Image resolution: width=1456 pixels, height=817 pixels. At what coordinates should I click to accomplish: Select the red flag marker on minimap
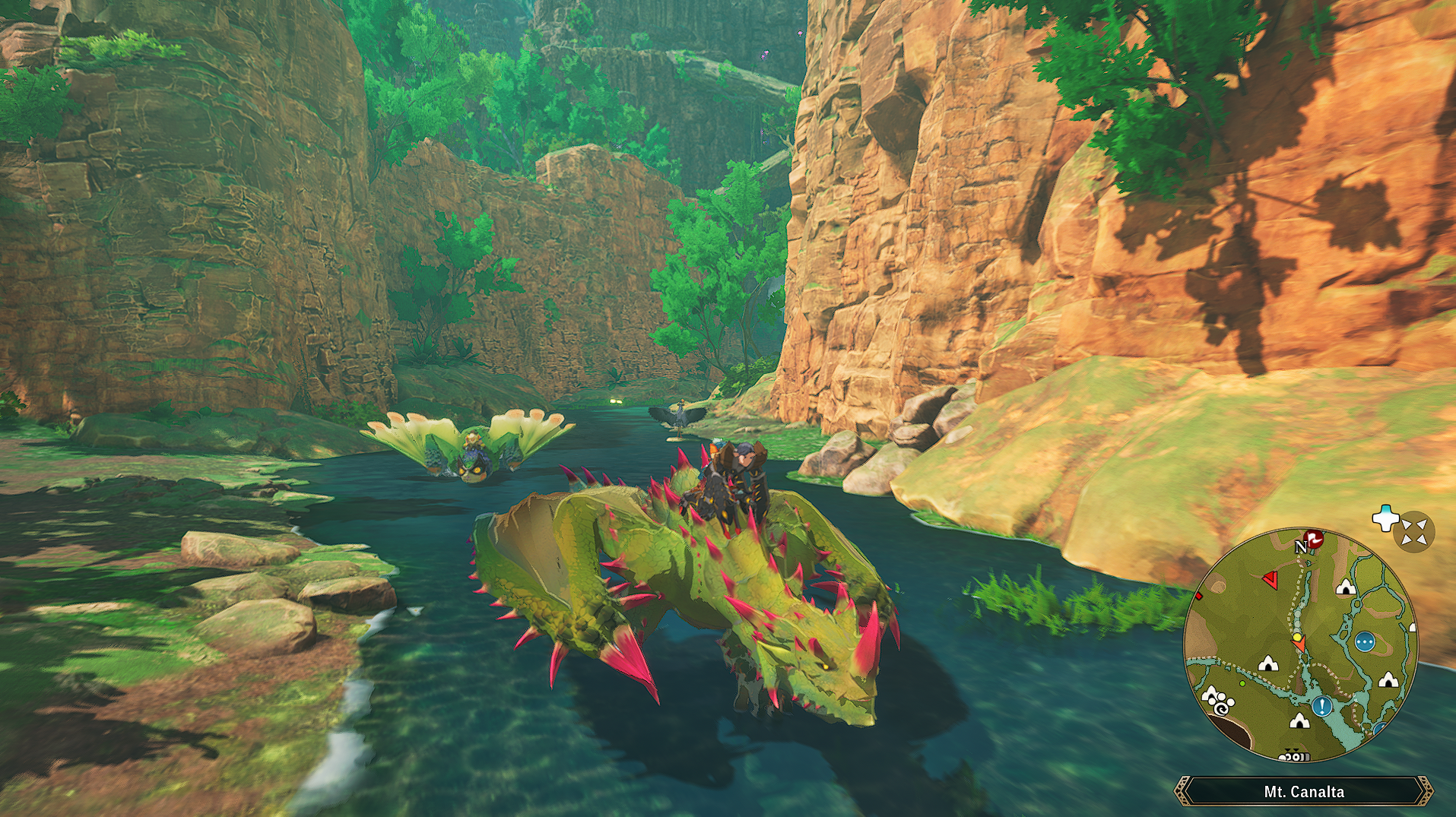tap(1313, 539)
